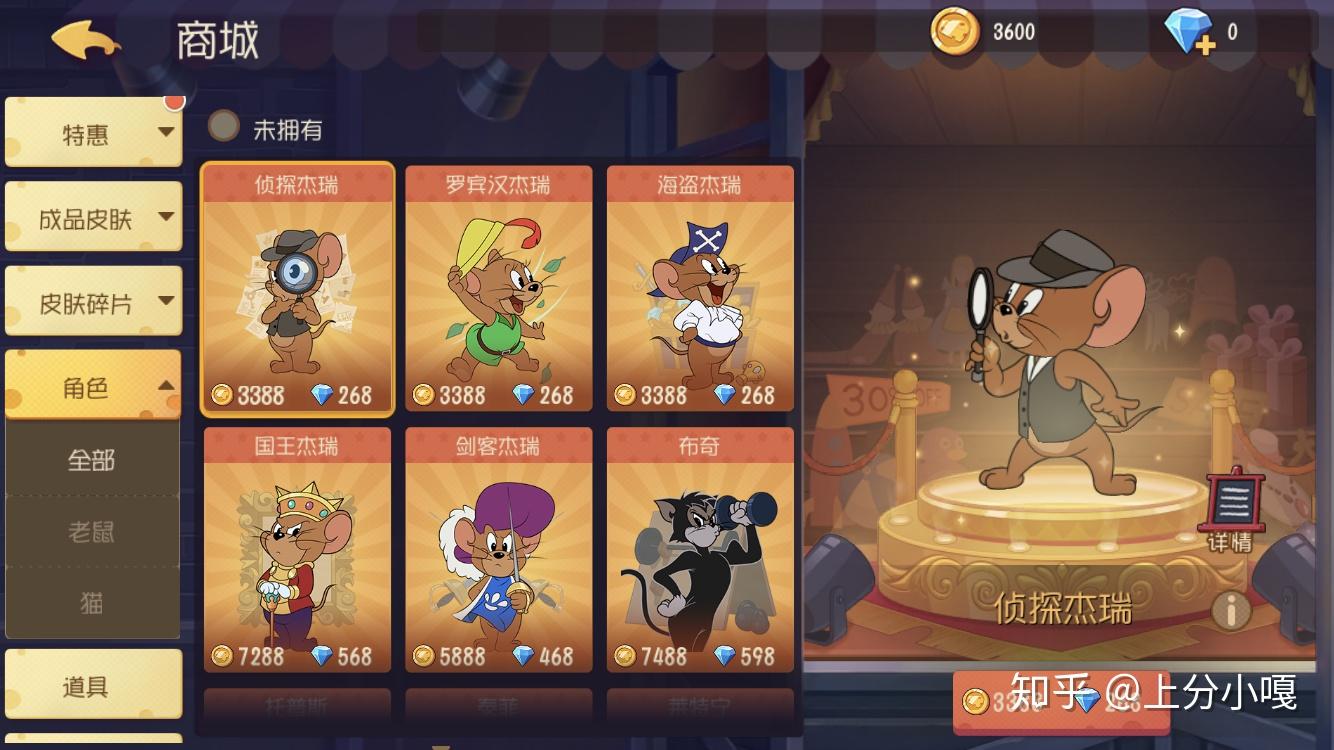Screen dimensions: 1334x750
Task: Add diamonds via the diamond plus icon
Action: (1190, 33)
